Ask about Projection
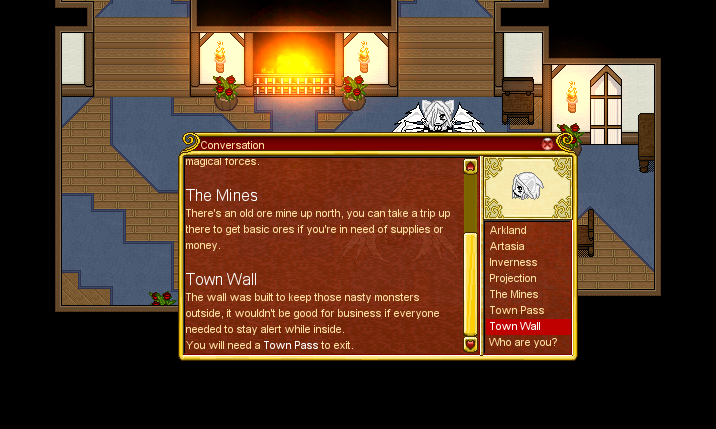Screen dimensions: 716x429 [x=513, y=278]
